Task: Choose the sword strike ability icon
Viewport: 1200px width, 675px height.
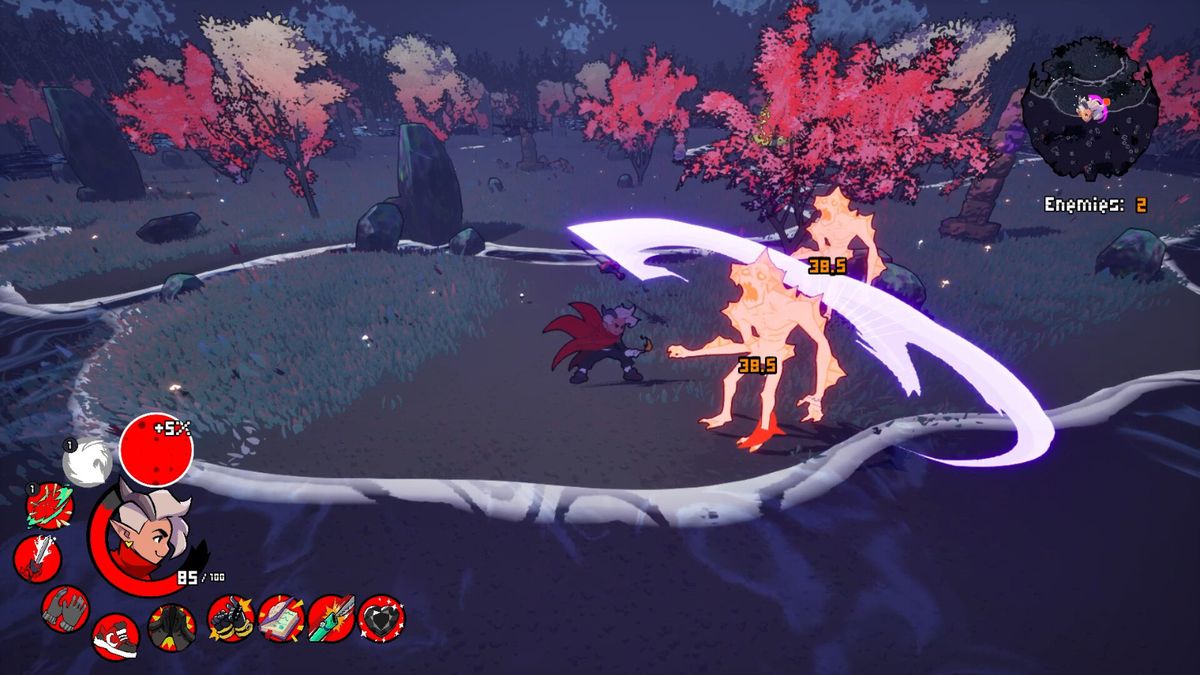Action: [x=37, y=558]
